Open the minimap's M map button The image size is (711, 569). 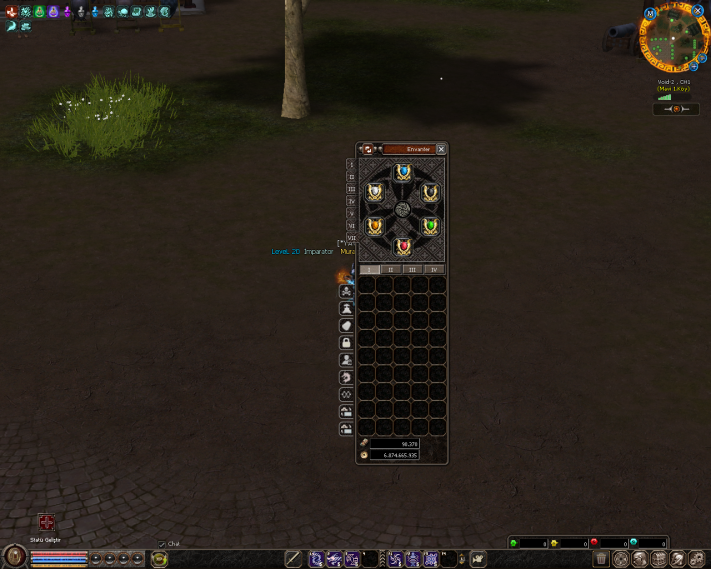click(651, 13)
